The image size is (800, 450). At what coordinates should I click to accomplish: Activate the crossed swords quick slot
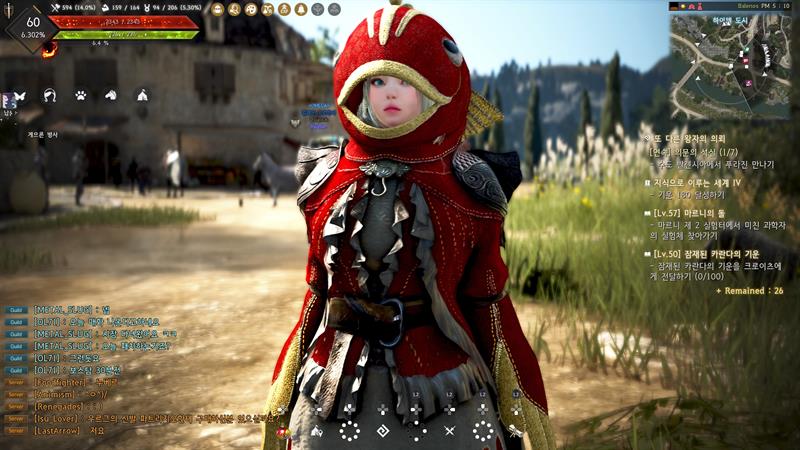point(449,432)
